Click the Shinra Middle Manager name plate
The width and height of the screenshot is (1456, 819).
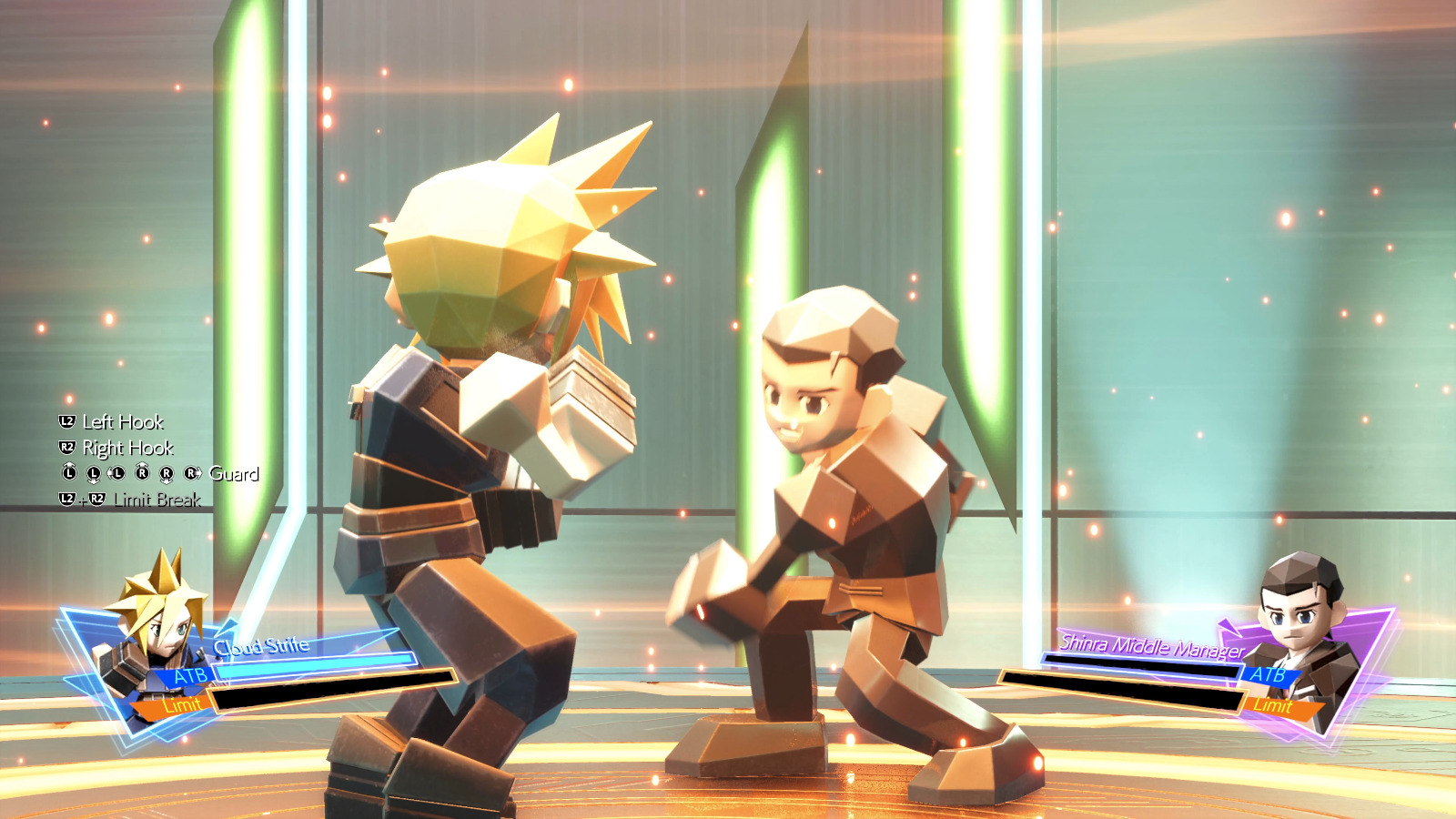[1151, 643]
